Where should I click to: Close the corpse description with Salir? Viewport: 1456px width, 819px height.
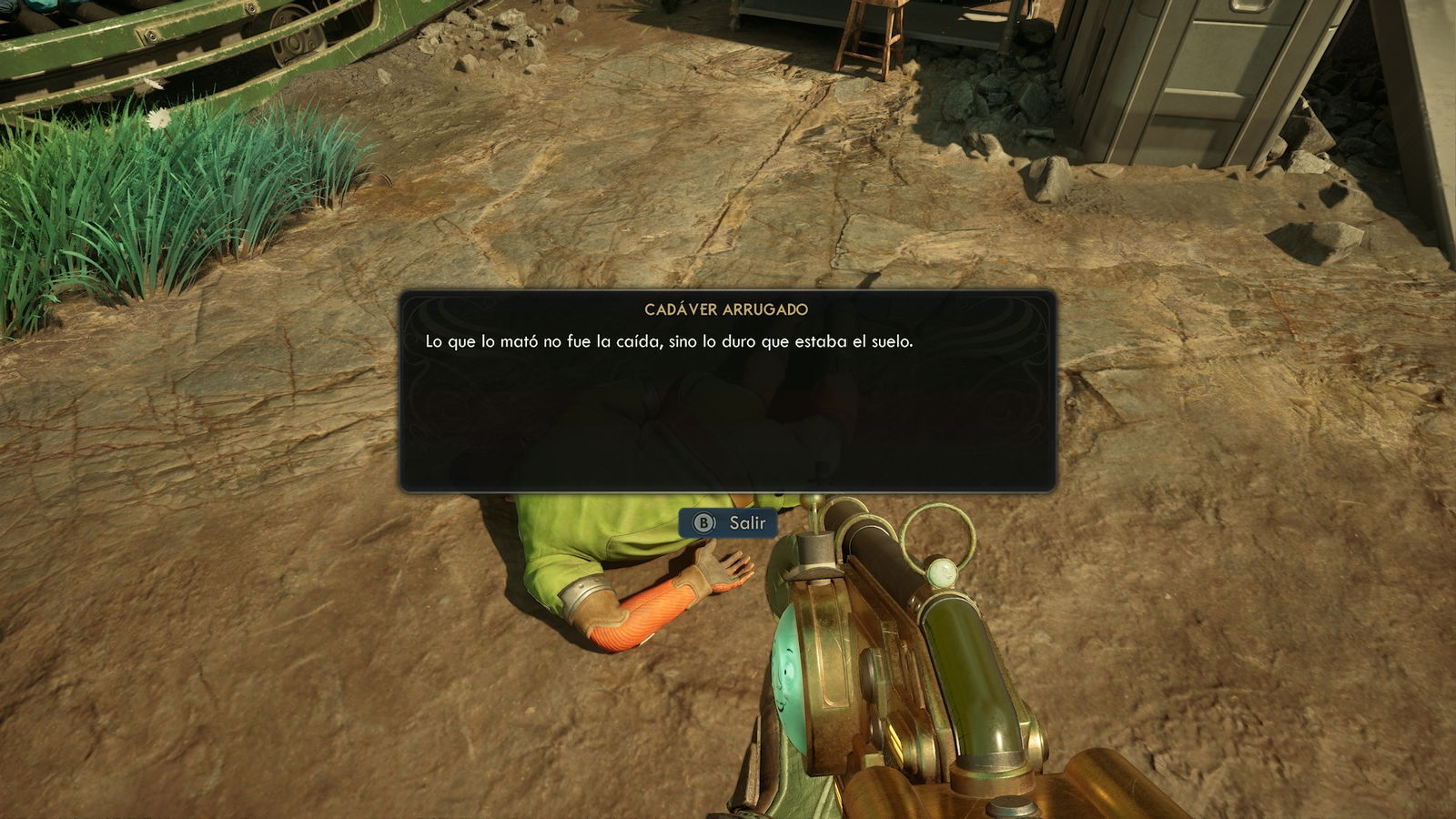tap(729, 522)
